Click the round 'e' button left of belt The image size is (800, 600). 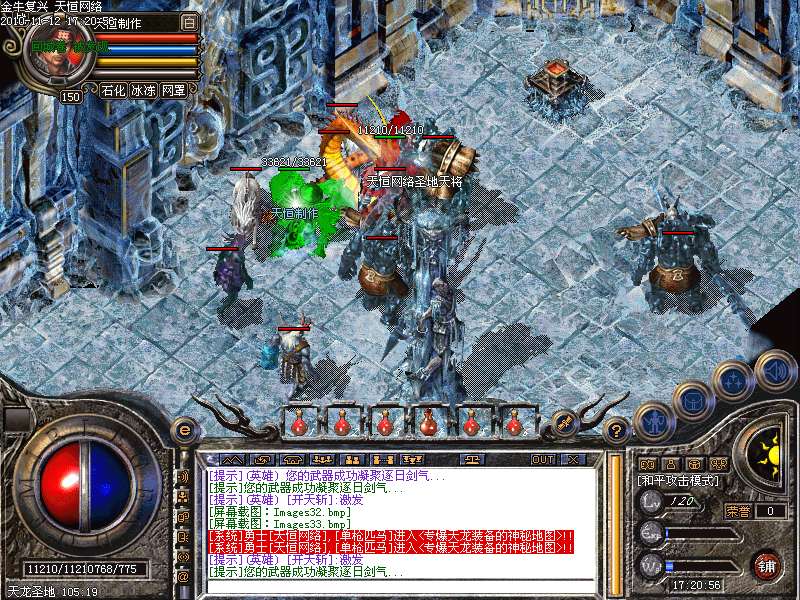coord(183,430)
